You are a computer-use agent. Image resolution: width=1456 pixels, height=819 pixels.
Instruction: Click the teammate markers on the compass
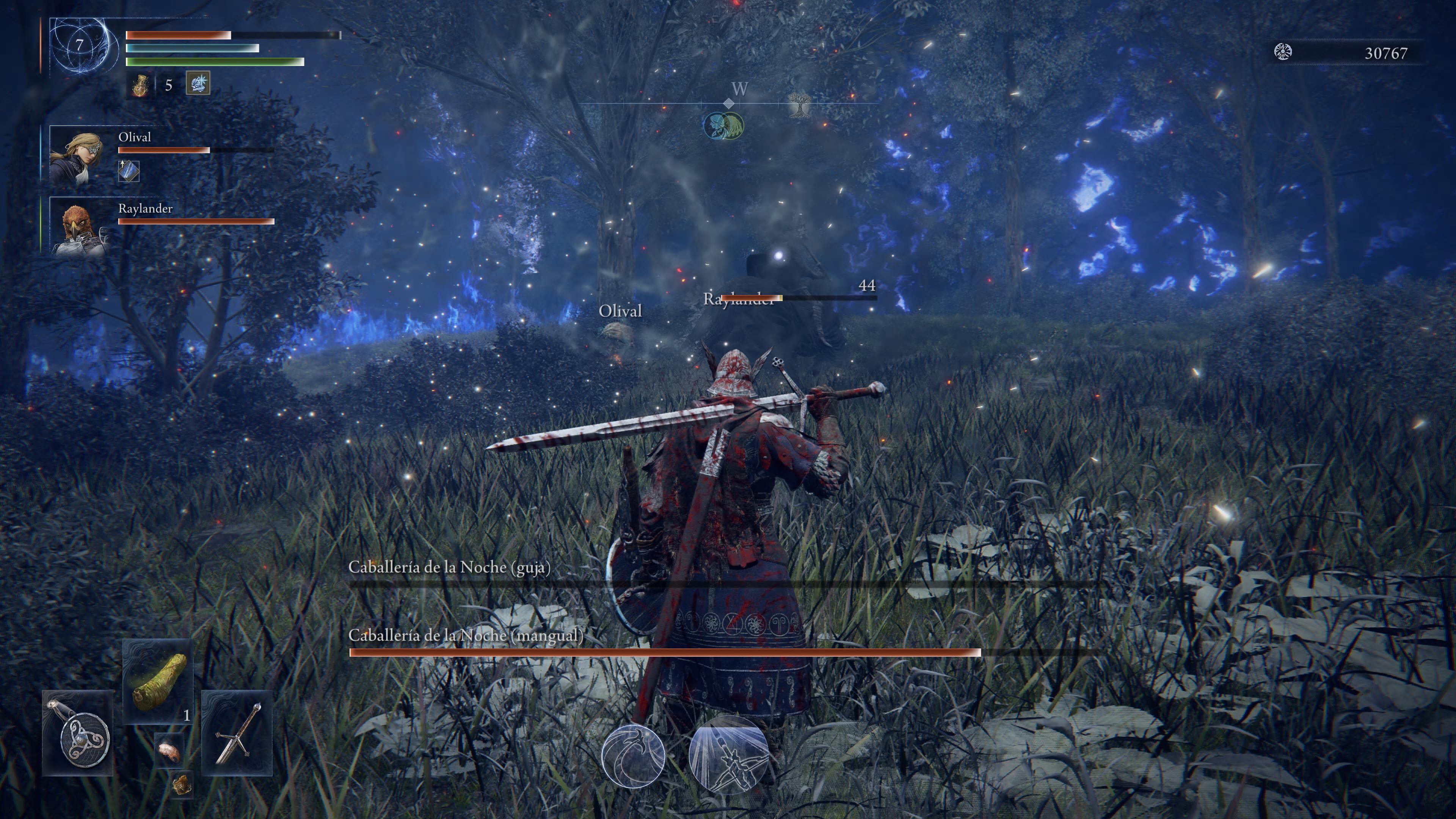pyautogui.click(x=723, y=126)
